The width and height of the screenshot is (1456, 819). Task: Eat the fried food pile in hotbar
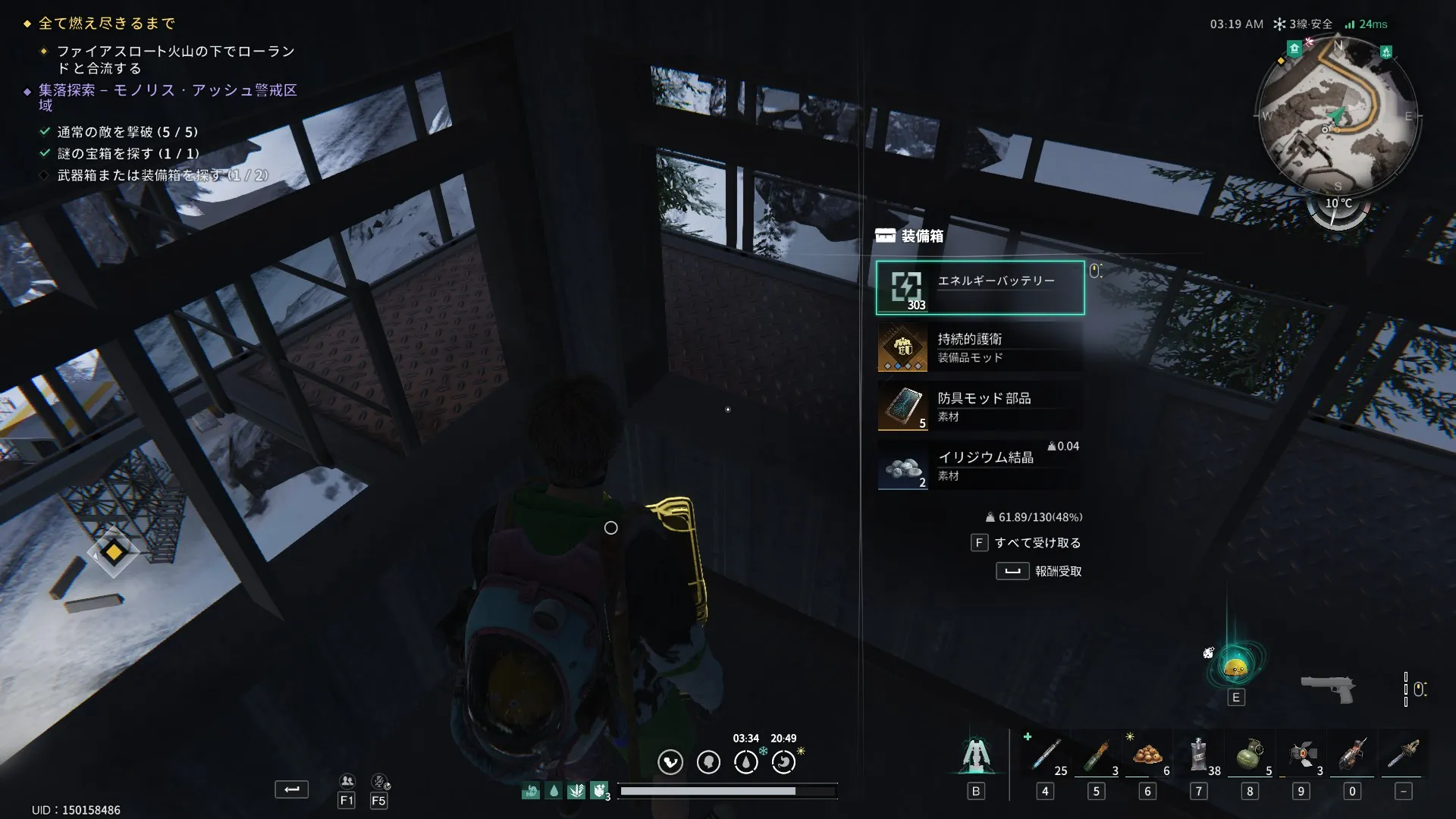pyautogui.click(x=1147, y=755)
